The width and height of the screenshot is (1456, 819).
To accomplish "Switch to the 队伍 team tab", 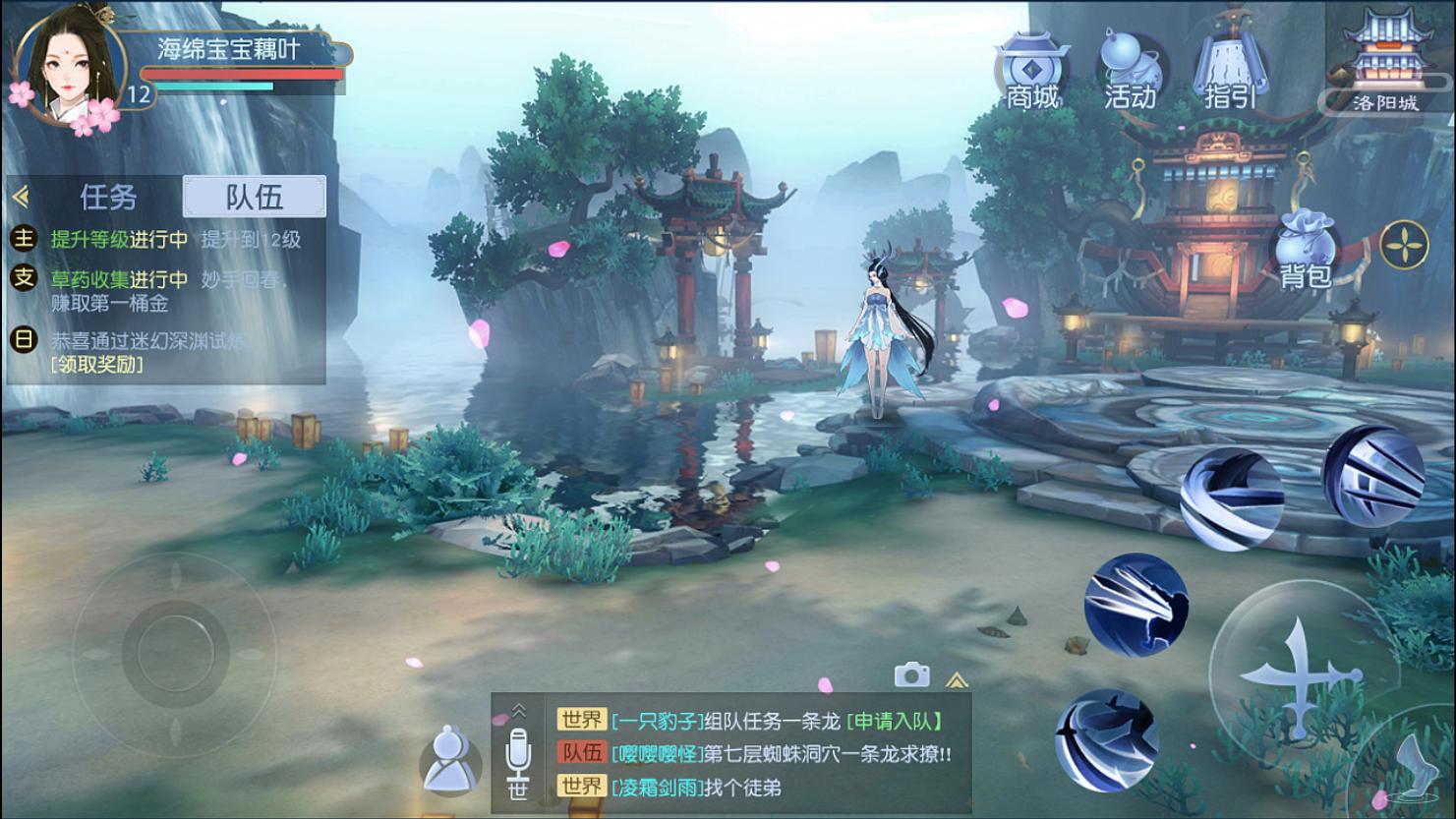I will pyautogui.click(x=254, y=196).
